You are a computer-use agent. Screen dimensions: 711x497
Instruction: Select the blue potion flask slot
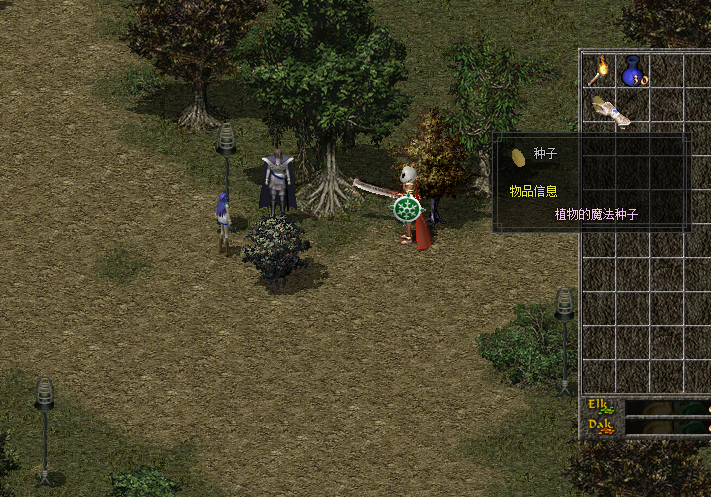(x=633, y=71)
